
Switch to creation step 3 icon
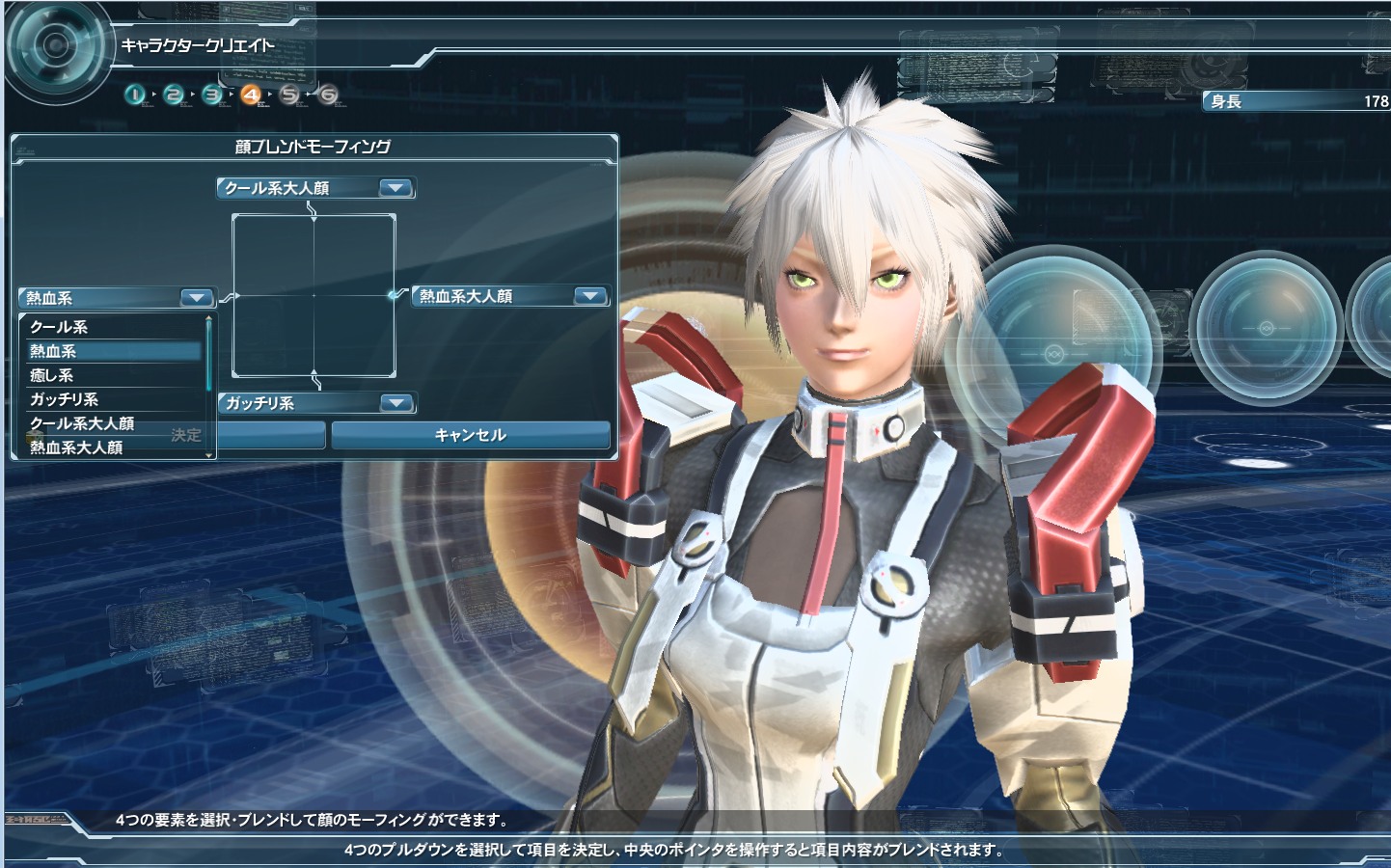(213, 95)
